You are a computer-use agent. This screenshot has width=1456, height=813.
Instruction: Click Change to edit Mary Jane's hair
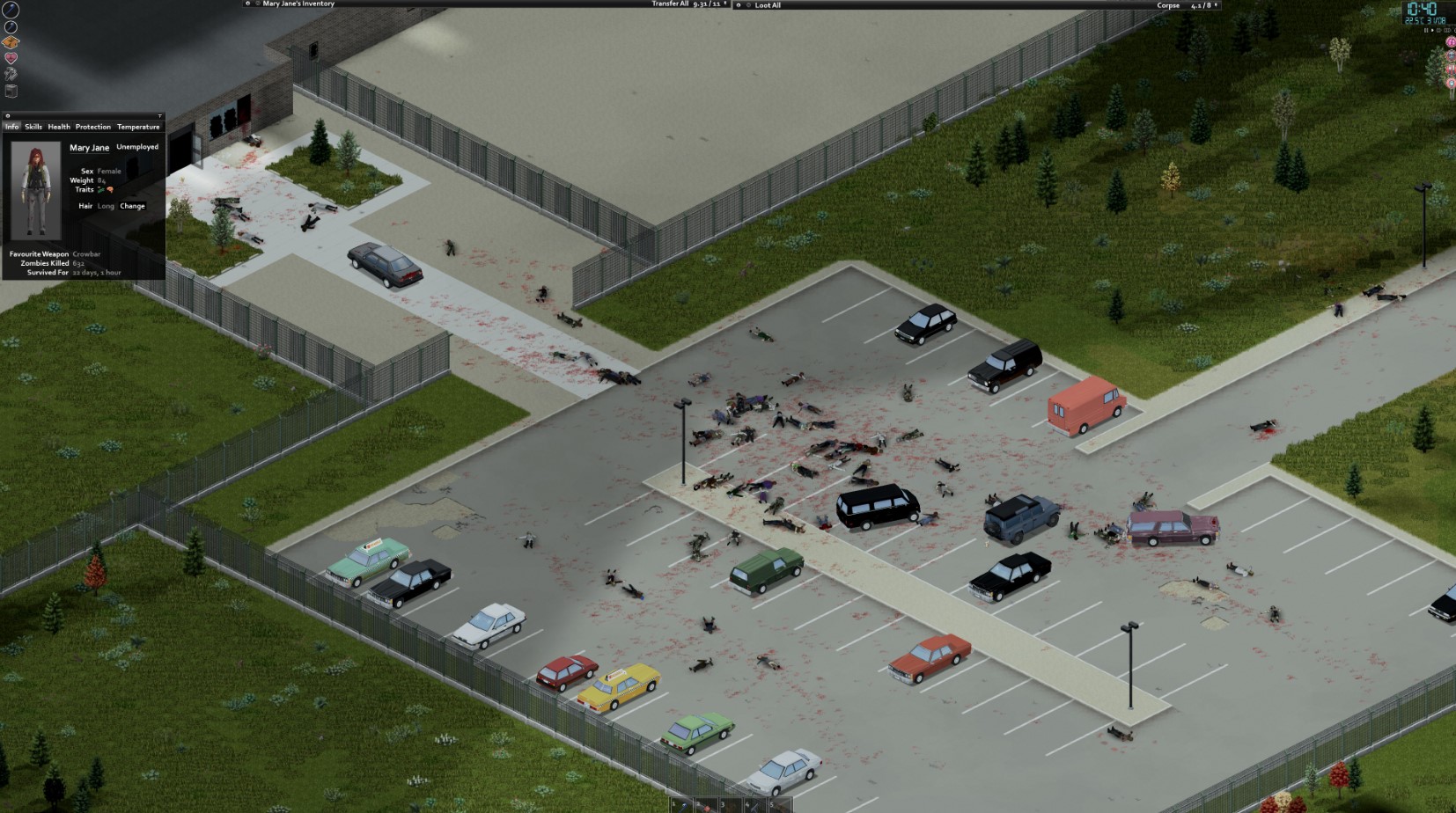(132, 205)
